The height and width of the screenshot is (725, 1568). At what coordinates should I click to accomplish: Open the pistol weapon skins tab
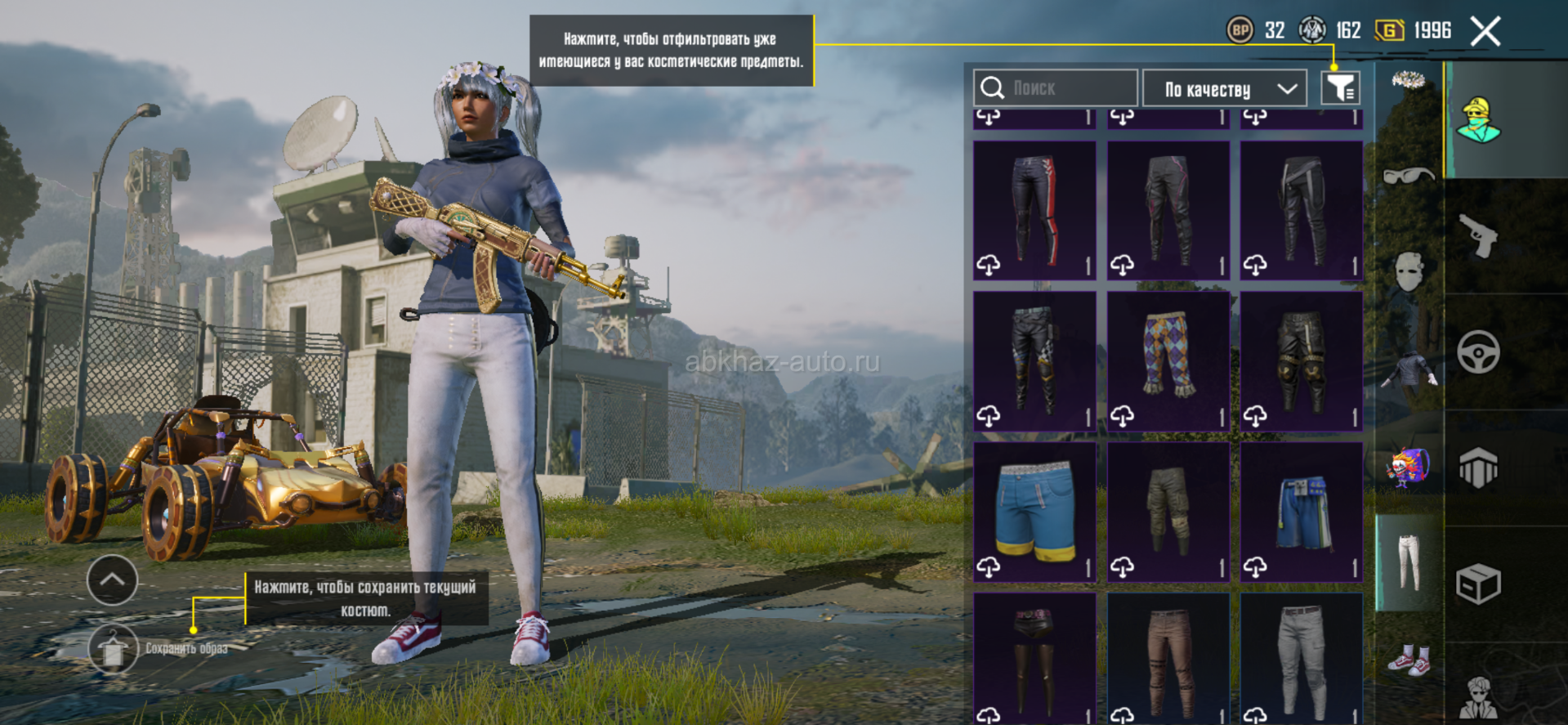click(x=1478, y=236)
